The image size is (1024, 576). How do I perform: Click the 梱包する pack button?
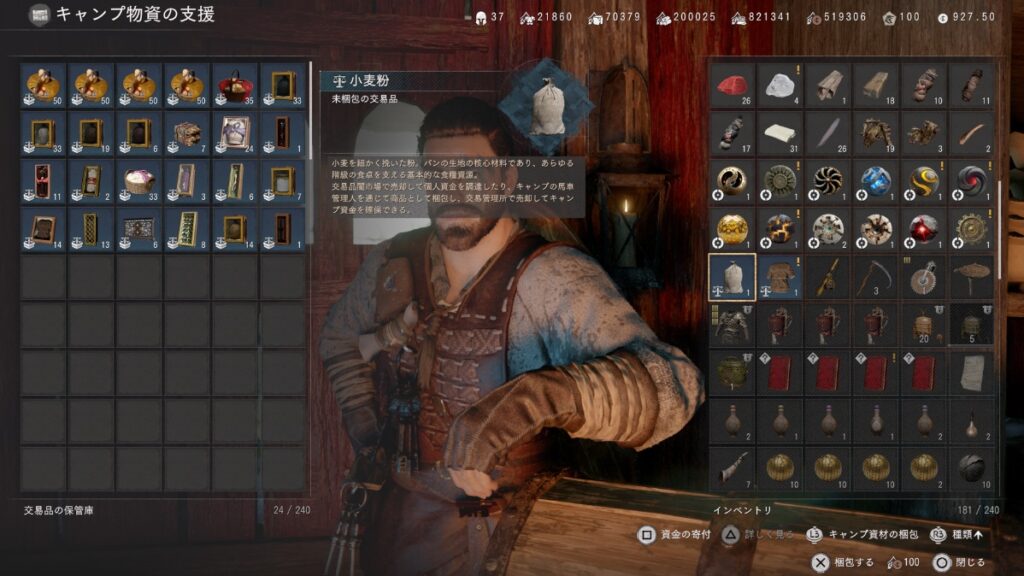[843, 563]
